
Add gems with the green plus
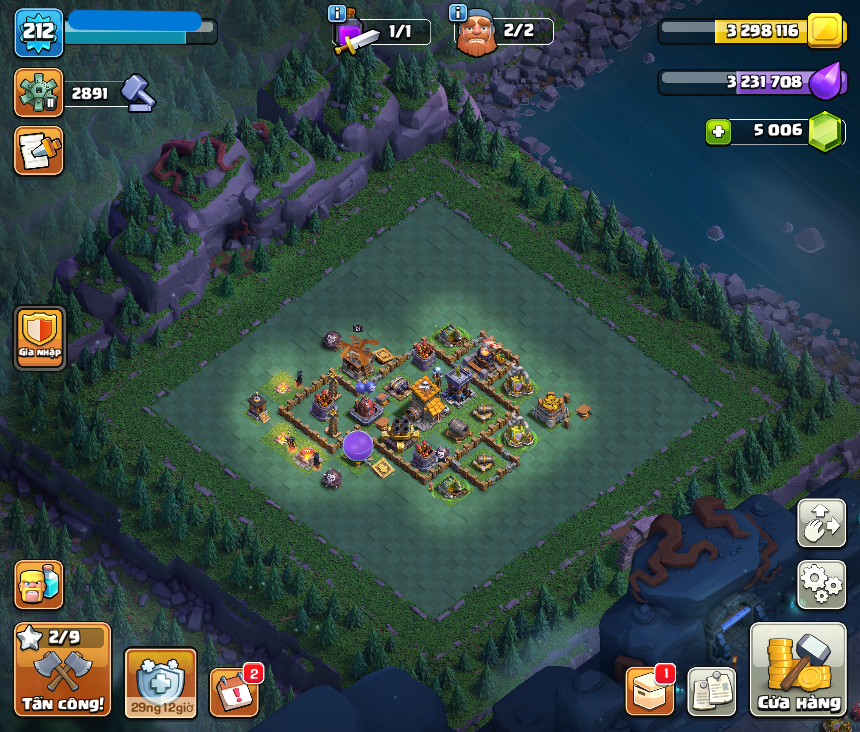coord(717,131)
